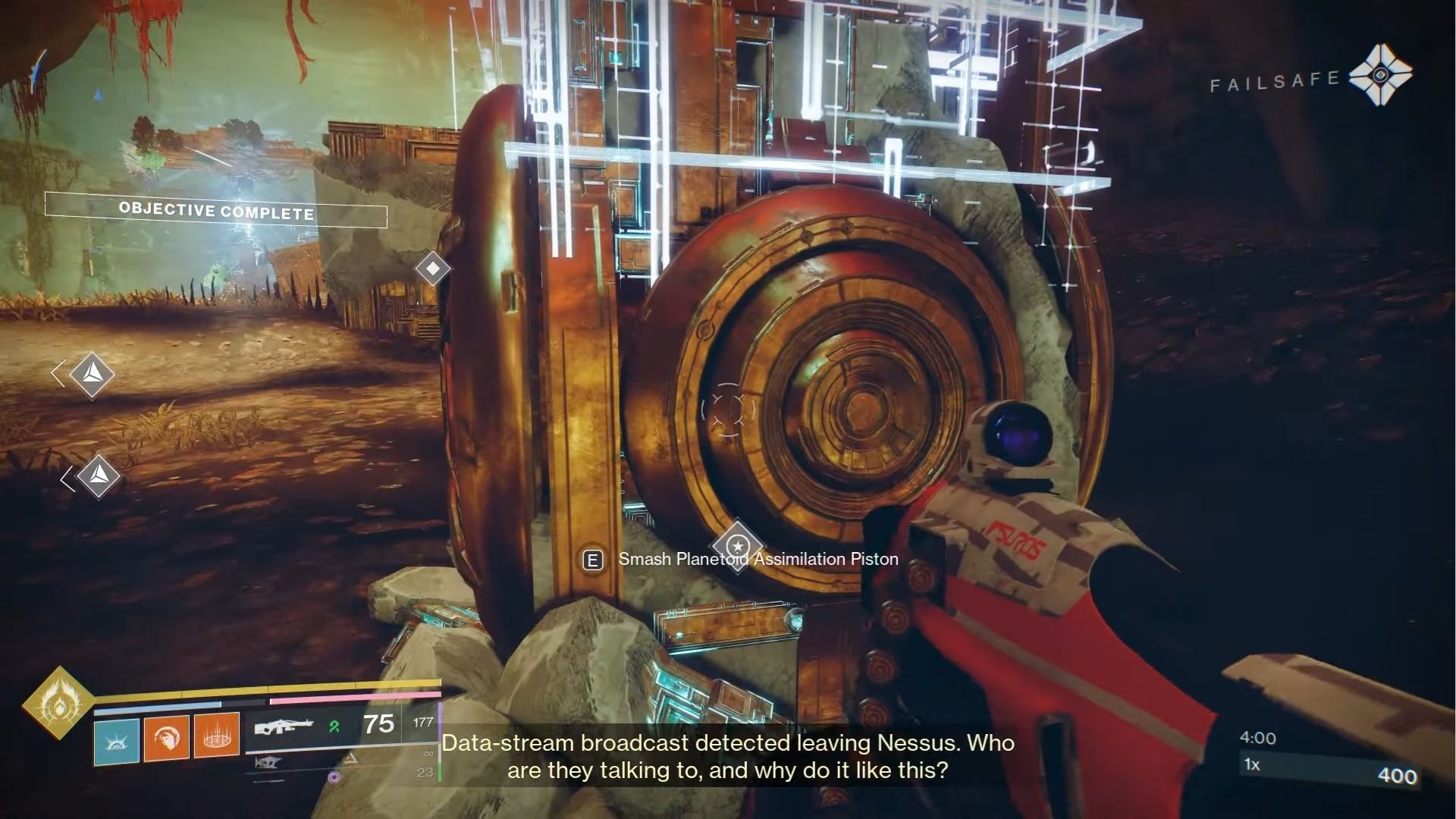
Task: Click the white diamond waypoint marker
Action: click(x=432, y=267)
